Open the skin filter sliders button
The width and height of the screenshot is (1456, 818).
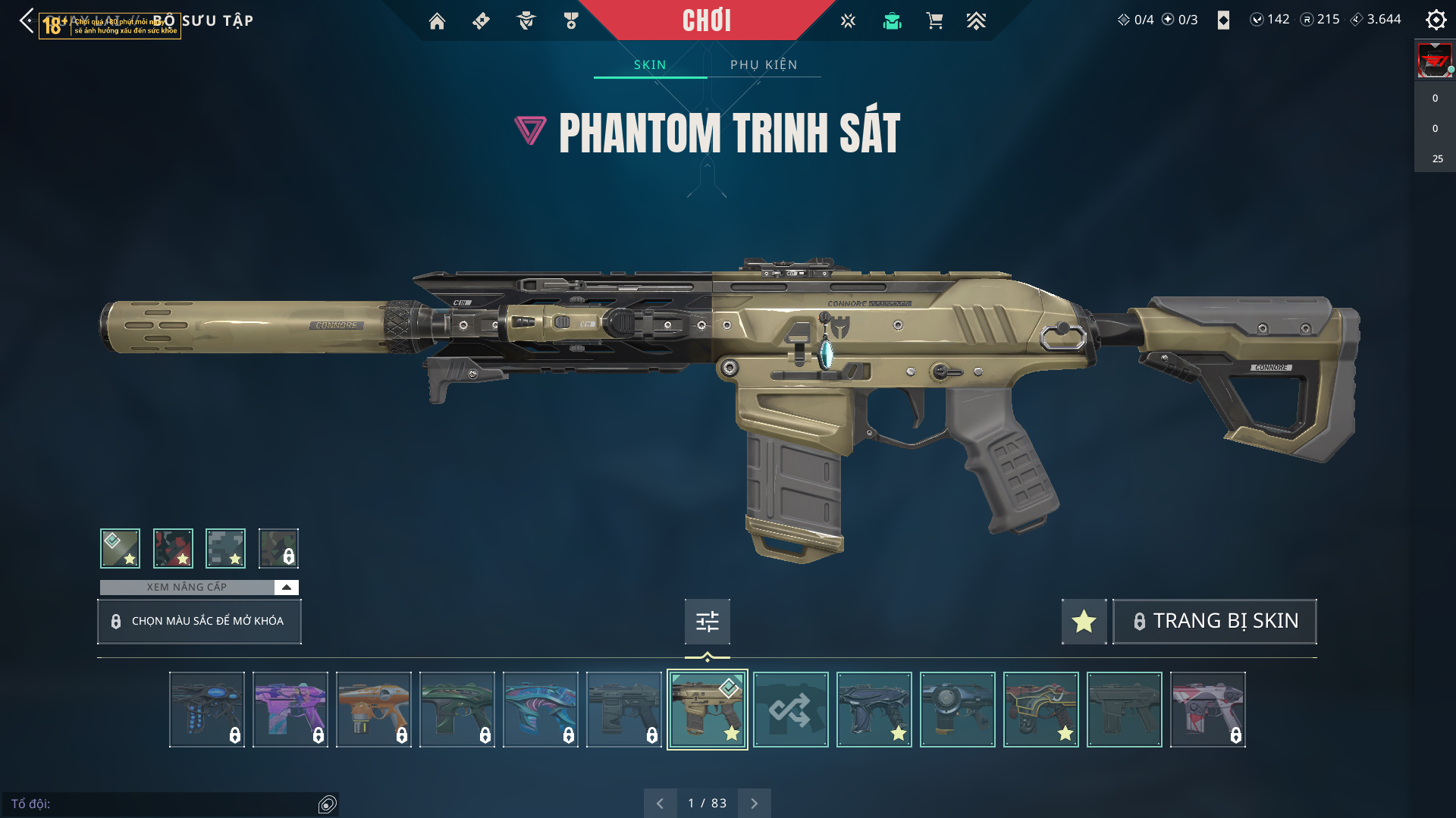pos(707,622)
